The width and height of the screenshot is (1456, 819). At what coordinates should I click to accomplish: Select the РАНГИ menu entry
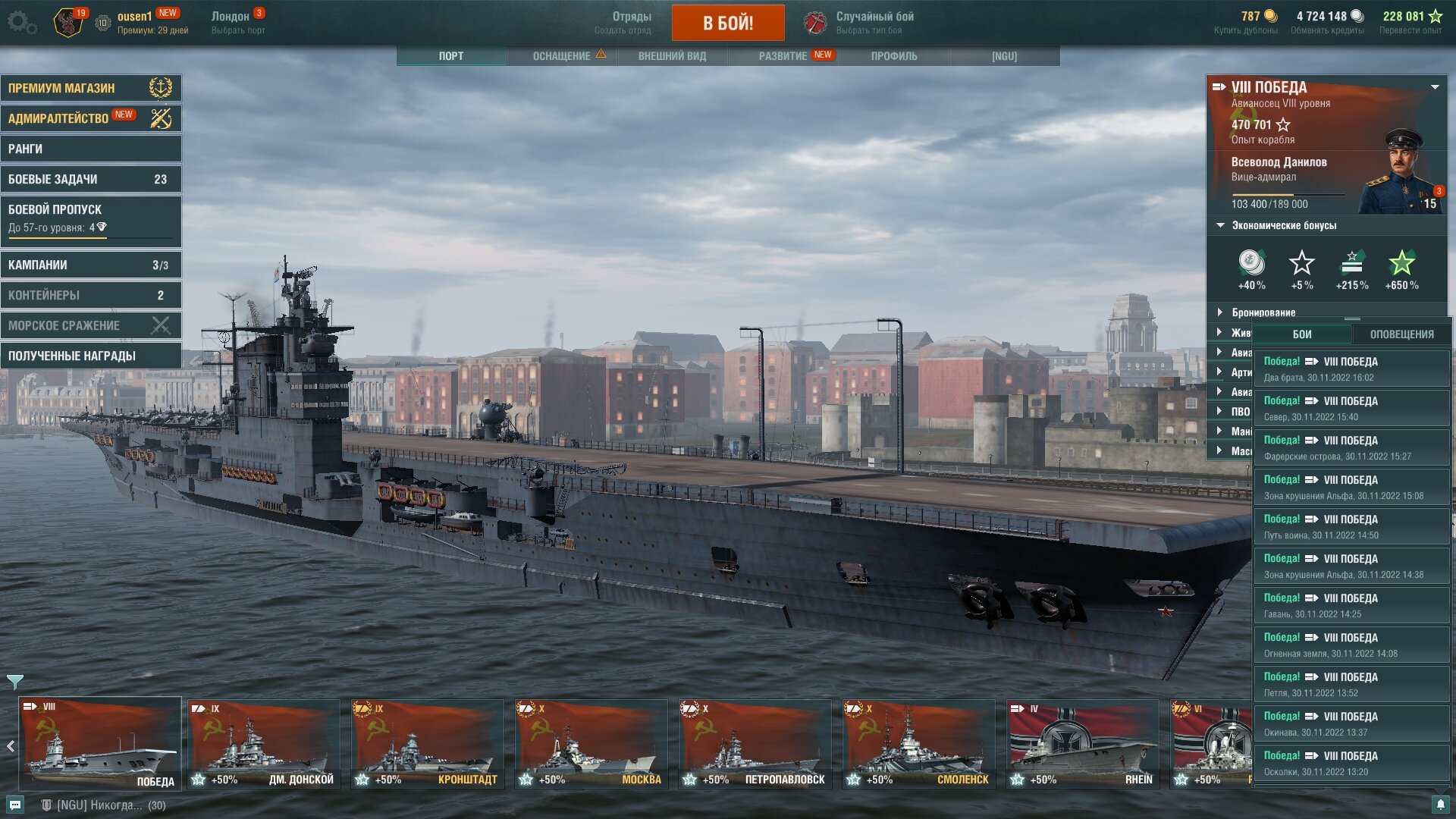(90, 149)
